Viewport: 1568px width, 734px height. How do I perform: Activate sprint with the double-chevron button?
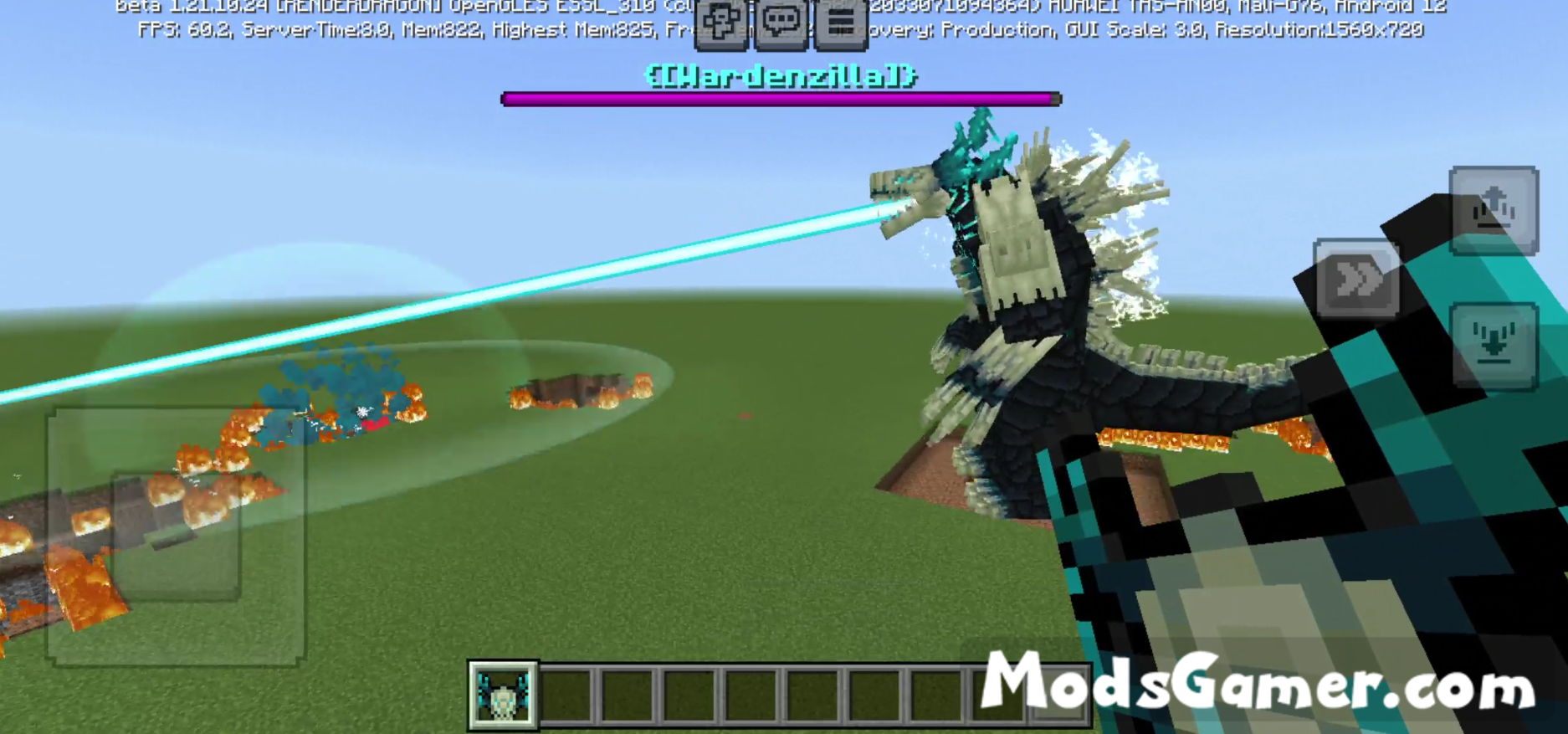click(1356, 280)
